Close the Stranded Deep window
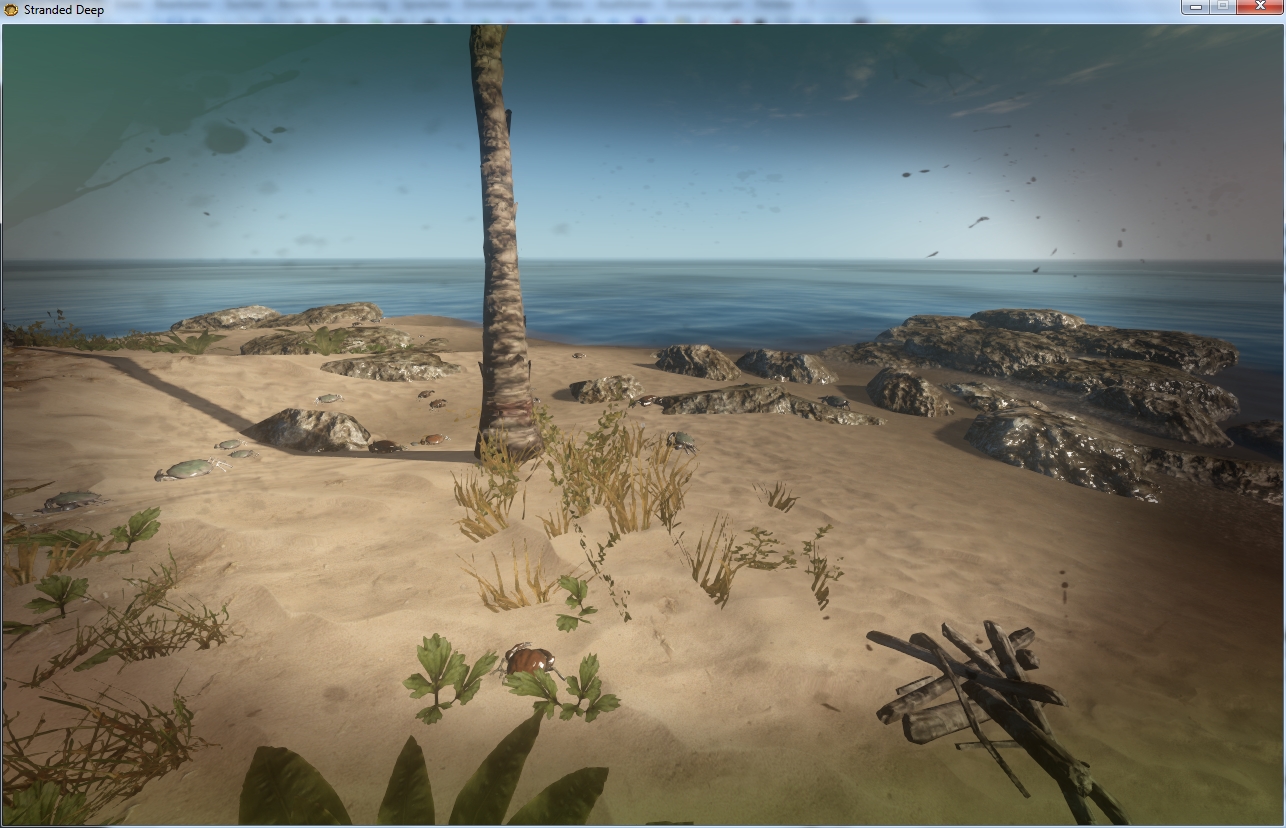1286x828 pixels. pyautogui.click(x=1258, y=7)
